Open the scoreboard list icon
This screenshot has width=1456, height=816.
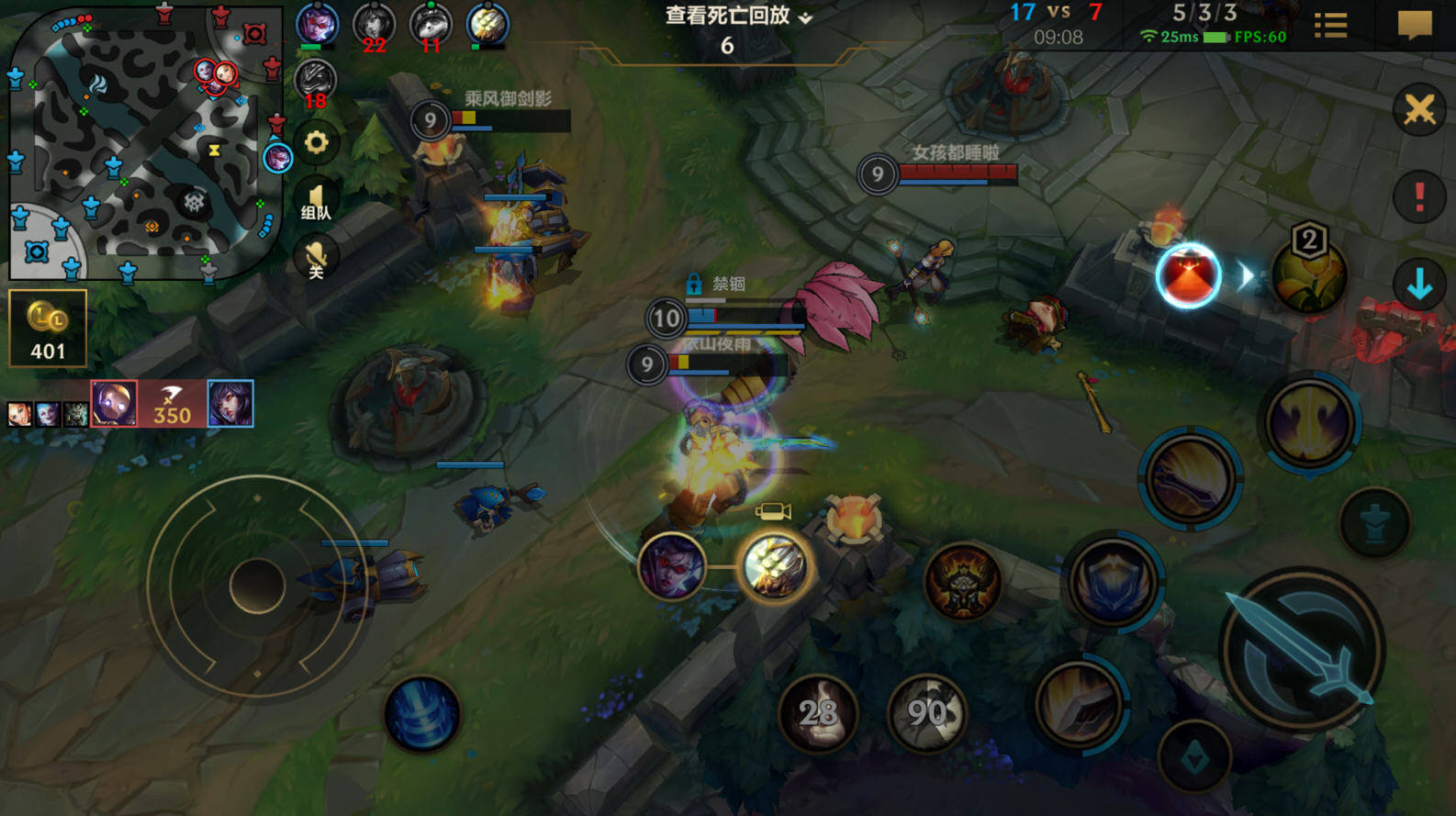[1330, 26]
